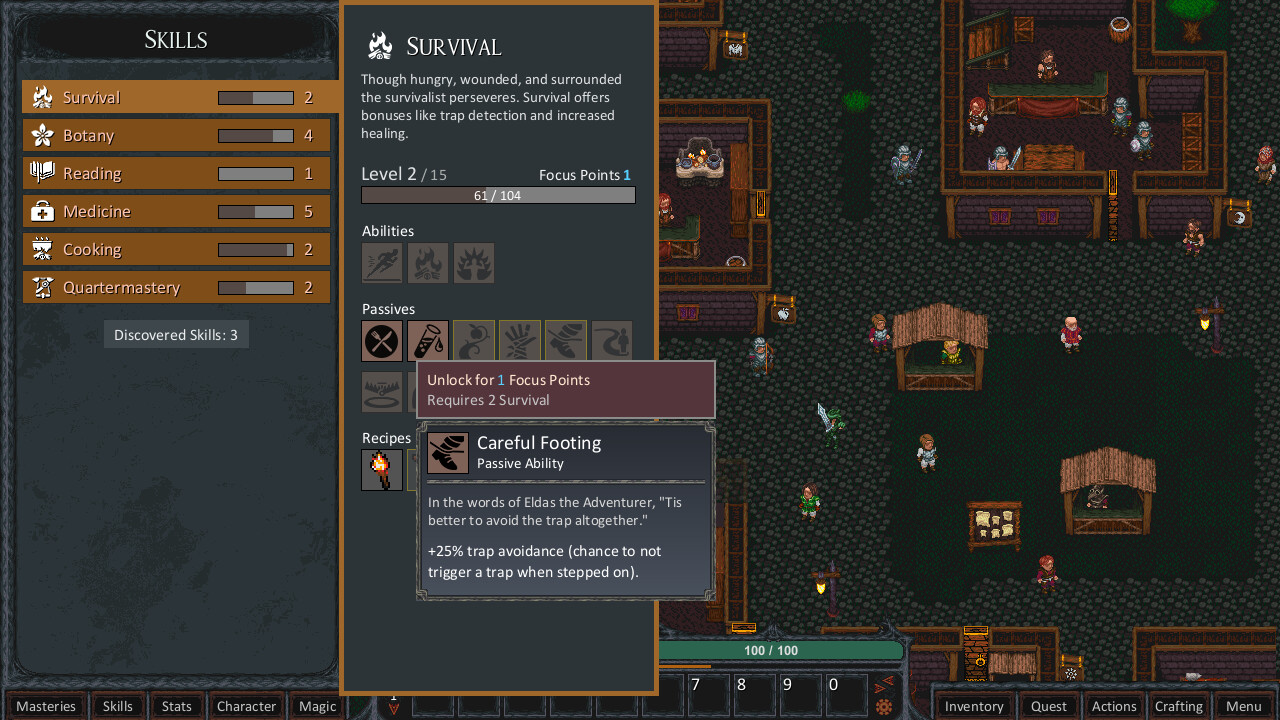
Task: Show the Magic panel
Action: 318,706
